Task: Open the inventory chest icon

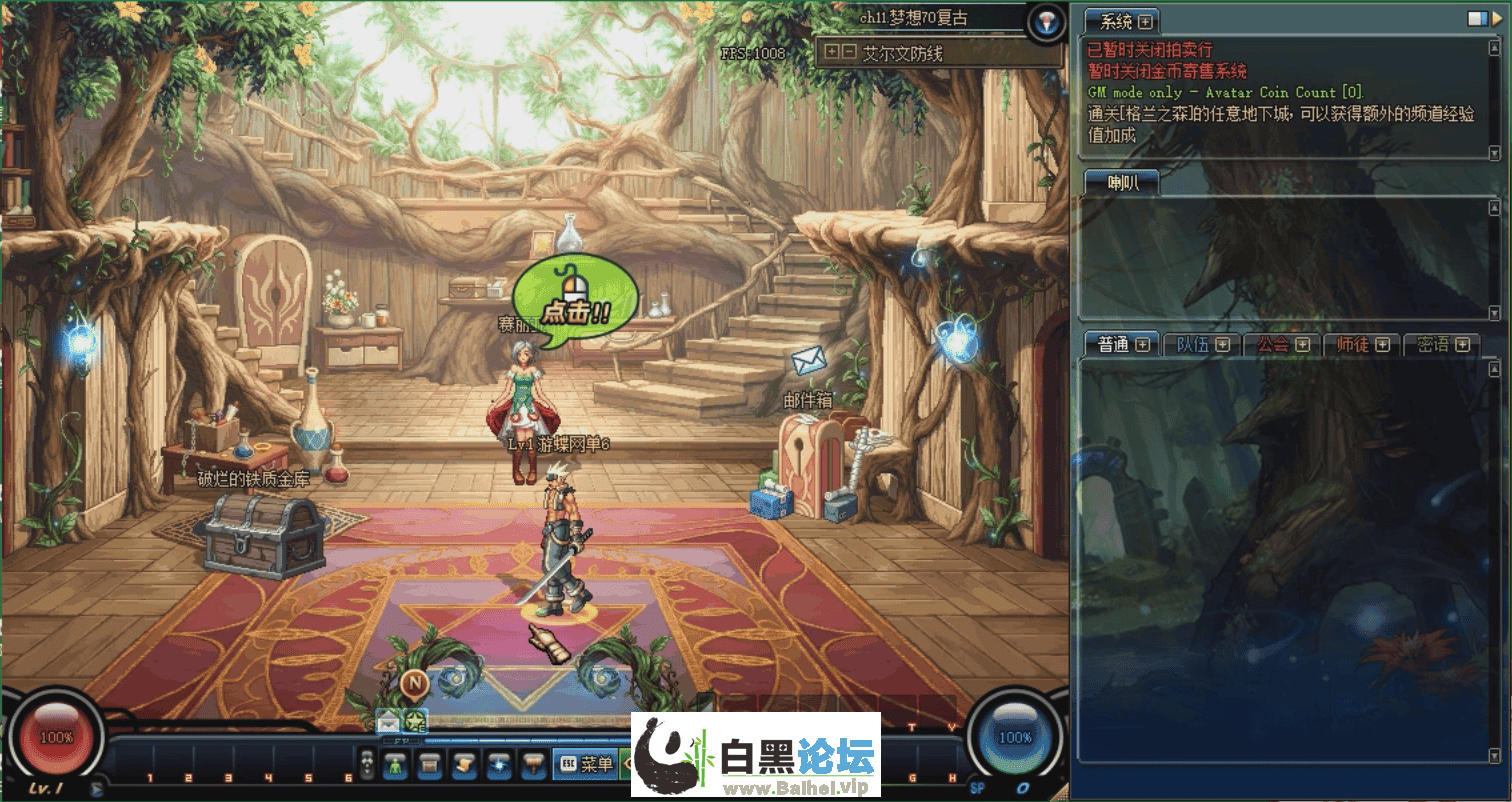Action: coord(430,765)
